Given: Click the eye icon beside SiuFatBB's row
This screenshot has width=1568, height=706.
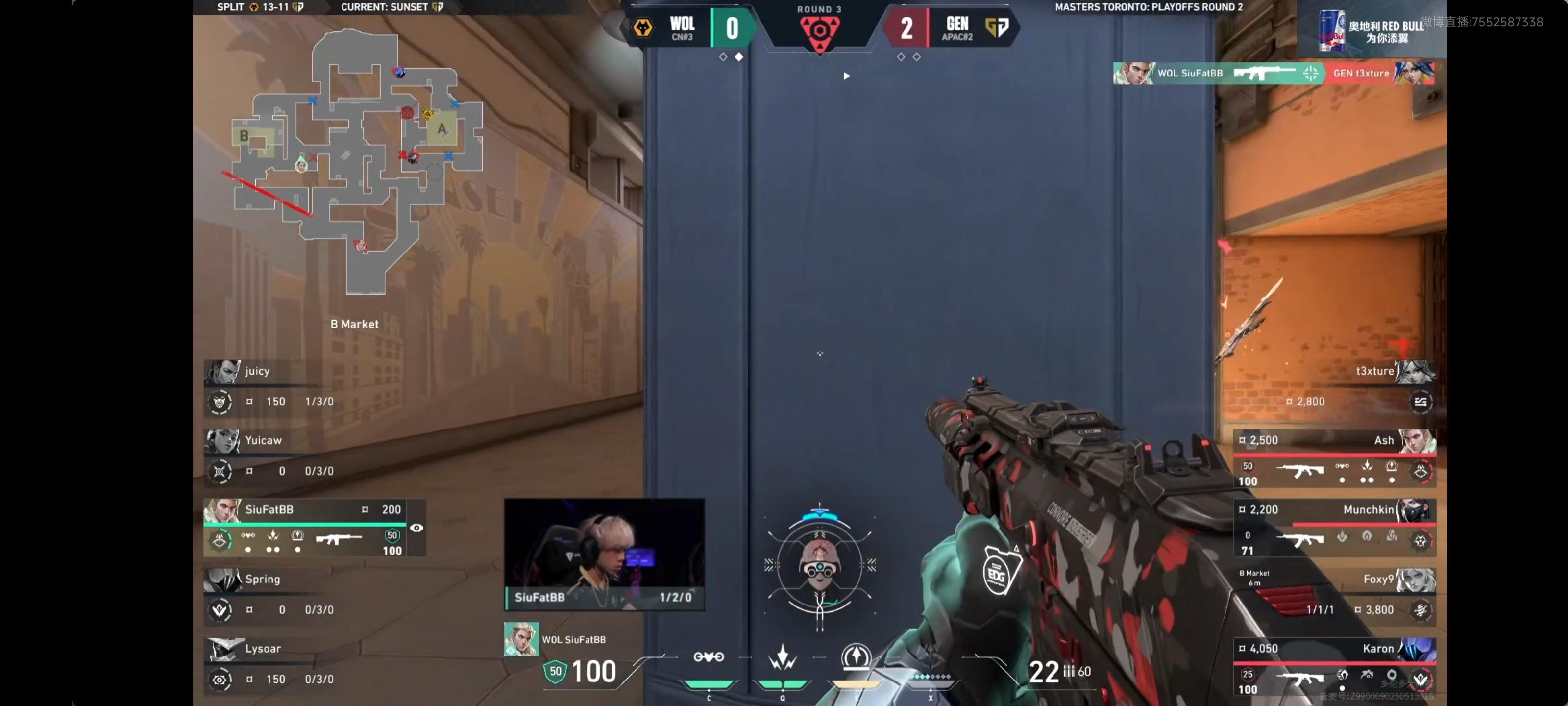Looking at the screenshot, I should tap(416, 528).
